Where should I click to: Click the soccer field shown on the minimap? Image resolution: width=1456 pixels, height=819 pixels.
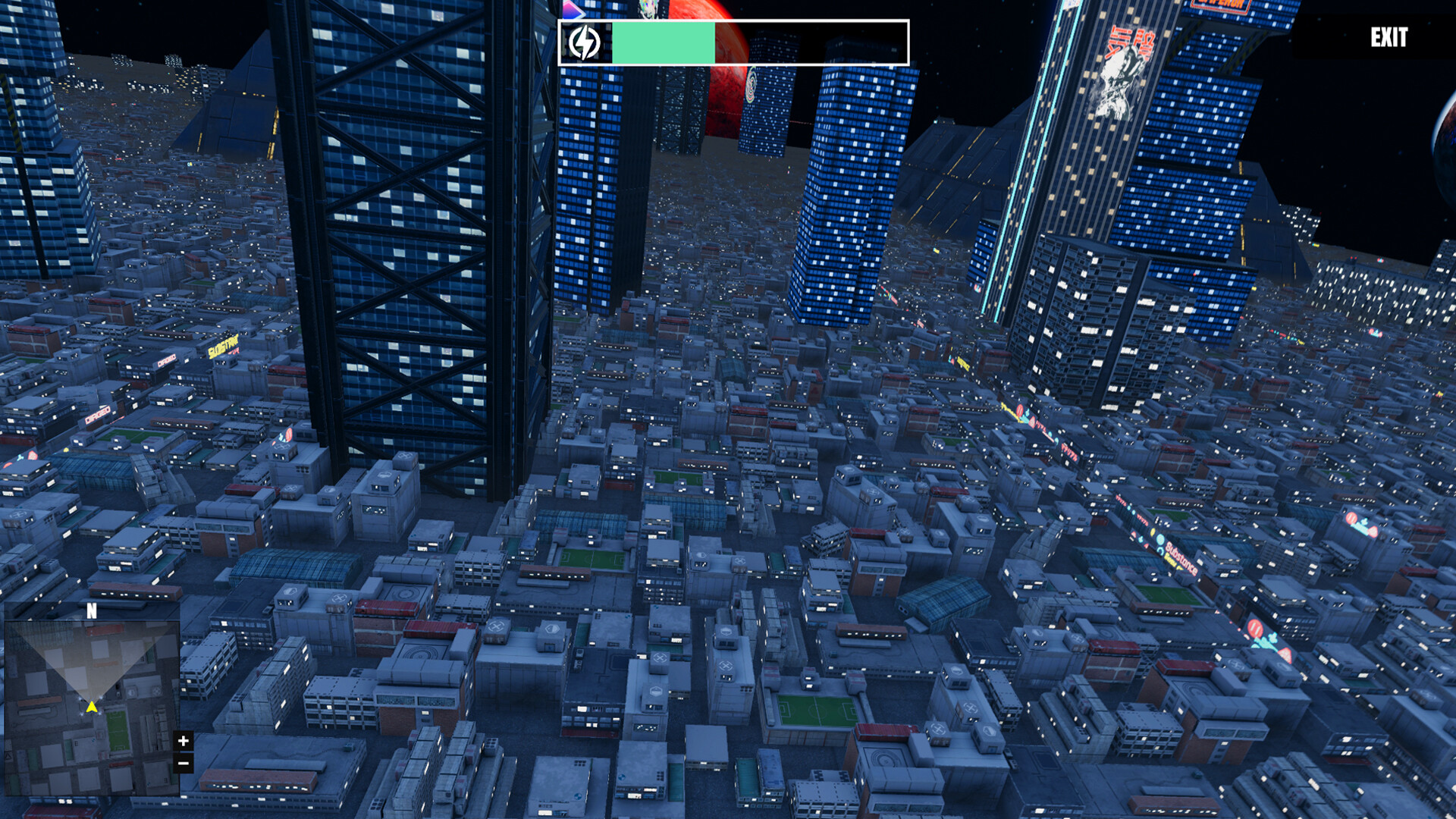point(119,730)
